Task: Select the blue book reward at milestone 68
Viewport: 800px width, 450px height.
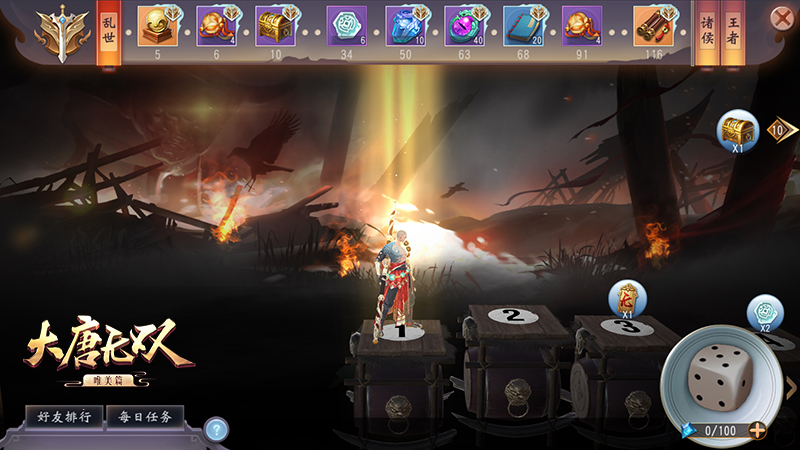Action: [523, 26]
